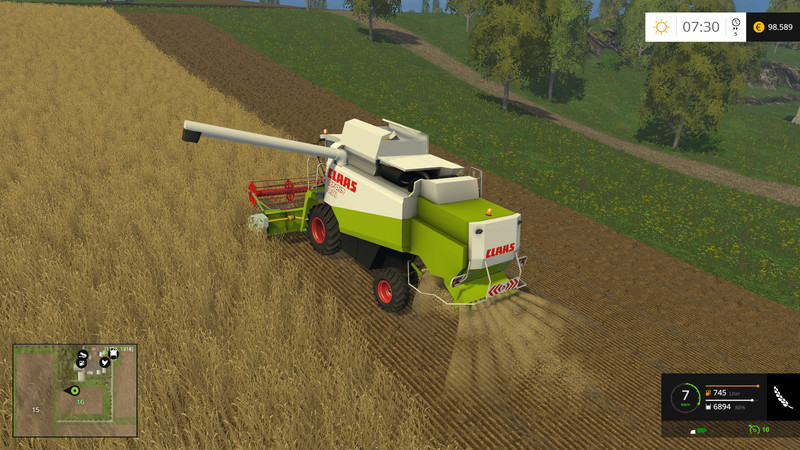Click the sunny weather icon
Screen dimensions: 800x450
pos(661,27)
